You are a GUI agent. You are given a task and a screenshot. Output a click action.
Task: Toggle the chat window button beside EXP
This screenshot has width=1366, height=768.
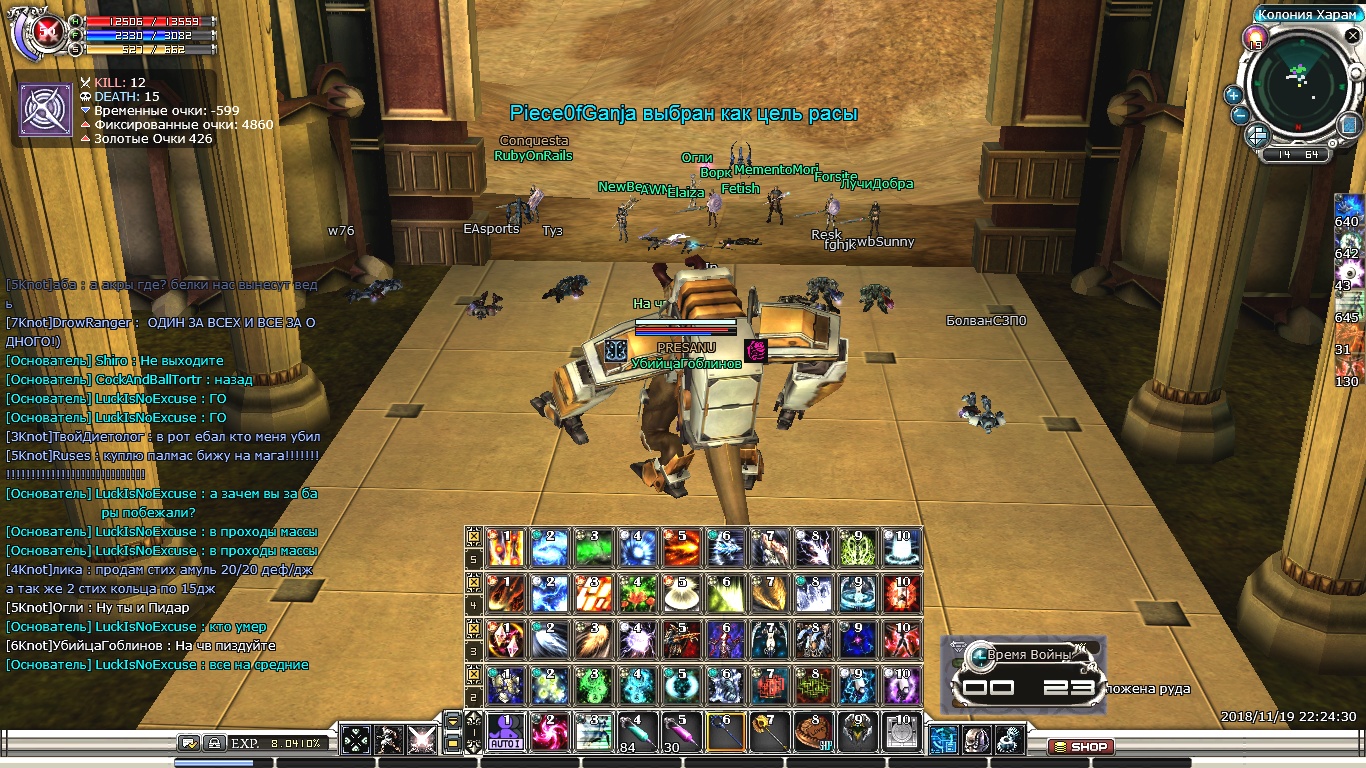click(189, 743)
